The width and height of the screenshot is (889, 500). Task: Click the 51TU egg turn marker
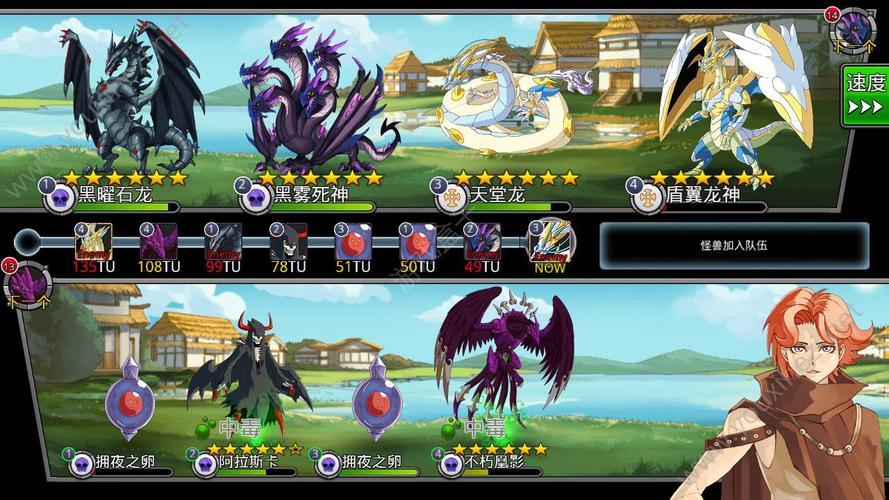[353, 242]
